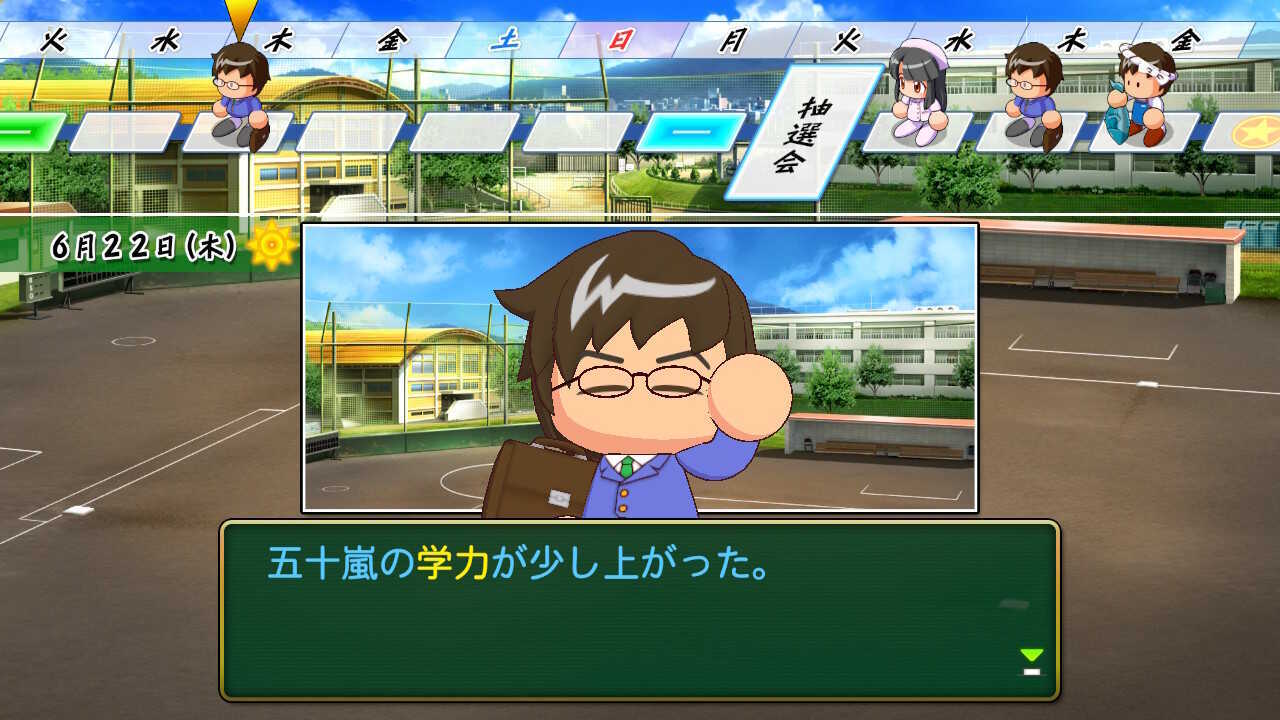The width and height of the screenshot is (1280, 720).
Task: Click the dialogue text box background
Action: click(640, 620)
